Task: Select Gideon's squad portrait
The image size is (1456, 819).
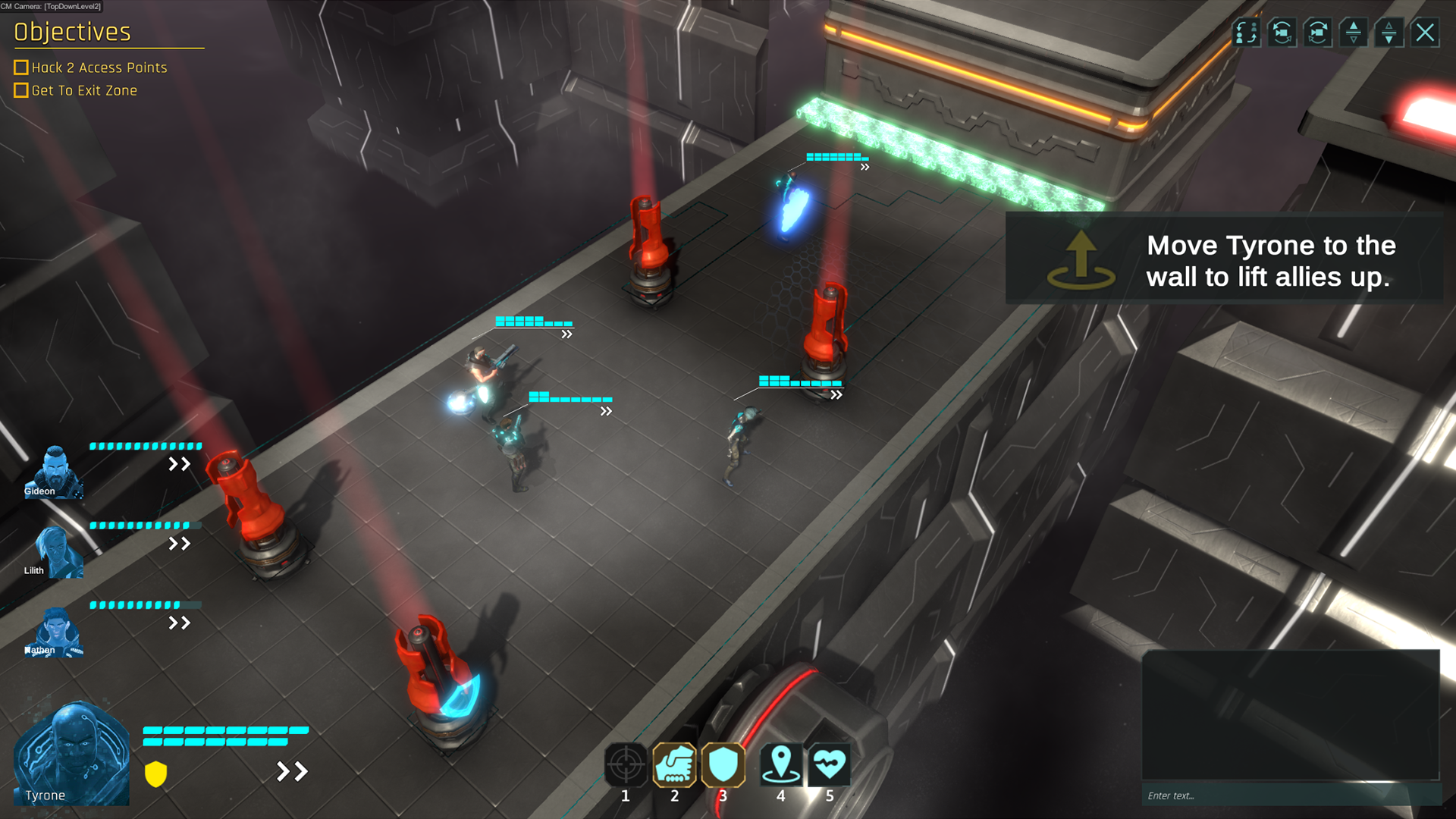Action: click(54, 472)
